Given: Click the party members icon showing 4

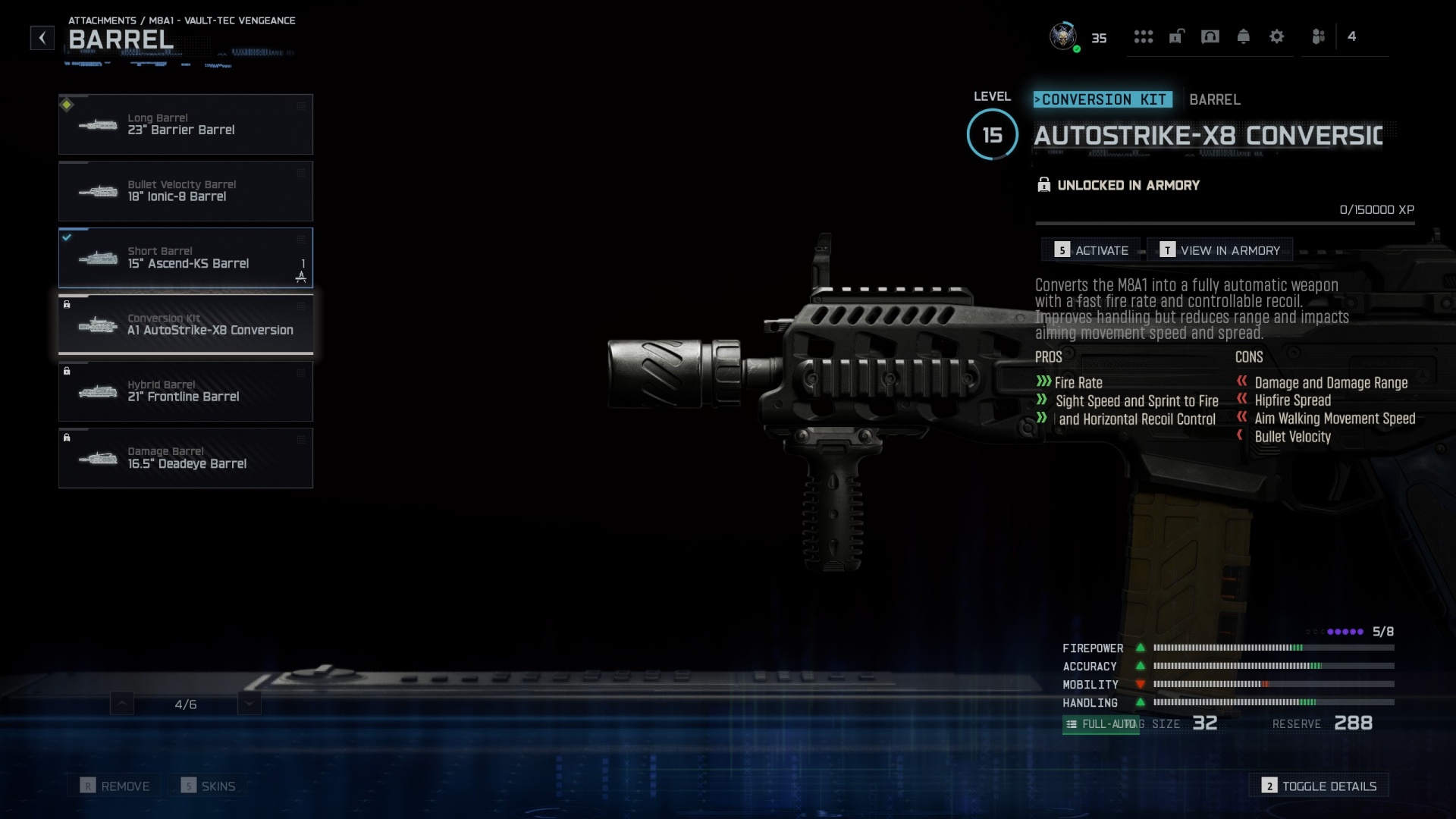Looking at the screenshot, I should pos(1354,36).
